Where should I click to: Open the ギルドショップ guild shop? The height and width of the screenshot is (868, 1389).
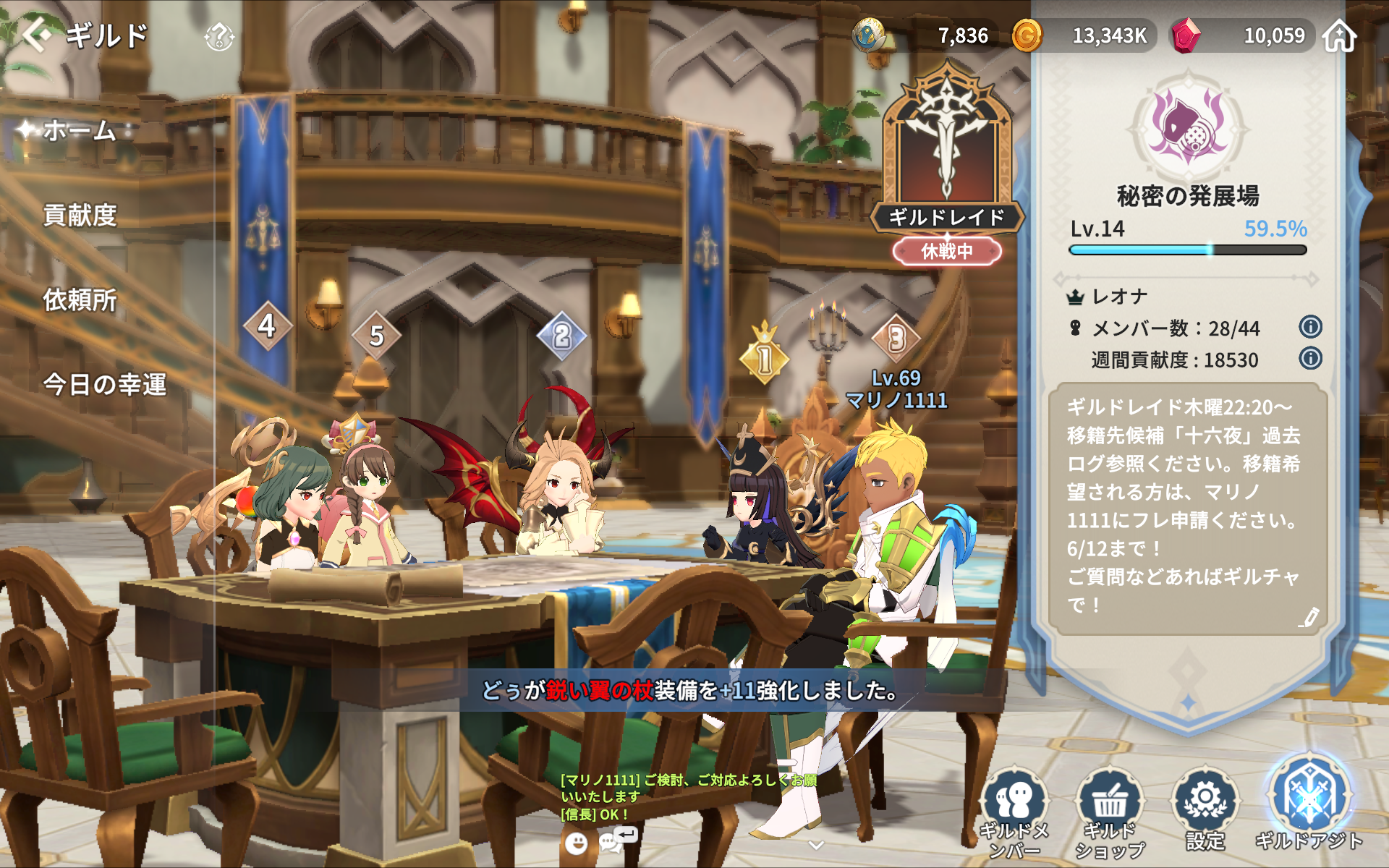tap(1110, 812)
